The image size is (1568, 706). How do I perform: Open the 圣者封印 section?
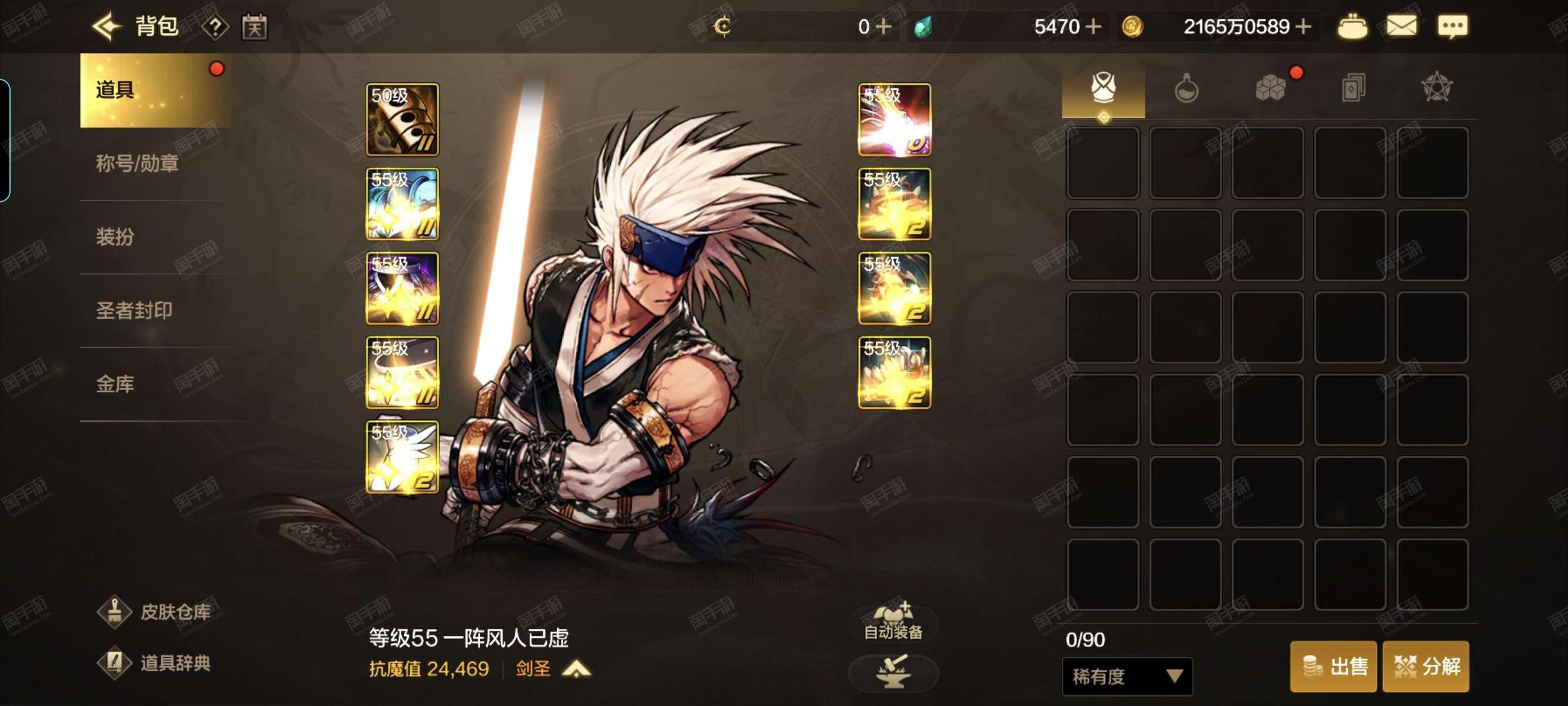tap(134, 311)
